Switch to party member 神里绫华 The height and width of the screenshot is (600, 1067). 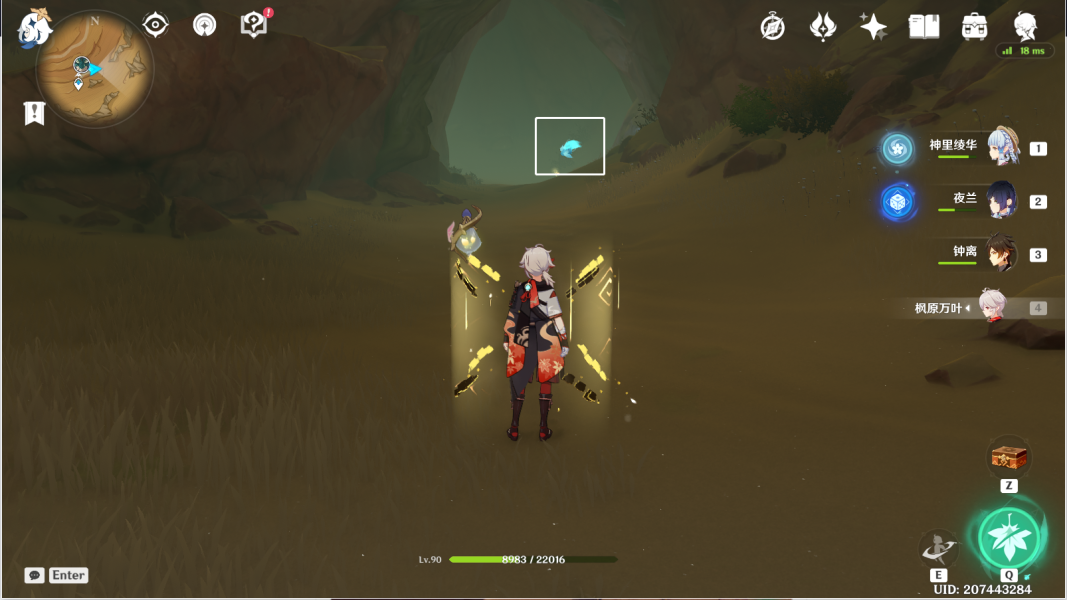(x=1001, y=147)
